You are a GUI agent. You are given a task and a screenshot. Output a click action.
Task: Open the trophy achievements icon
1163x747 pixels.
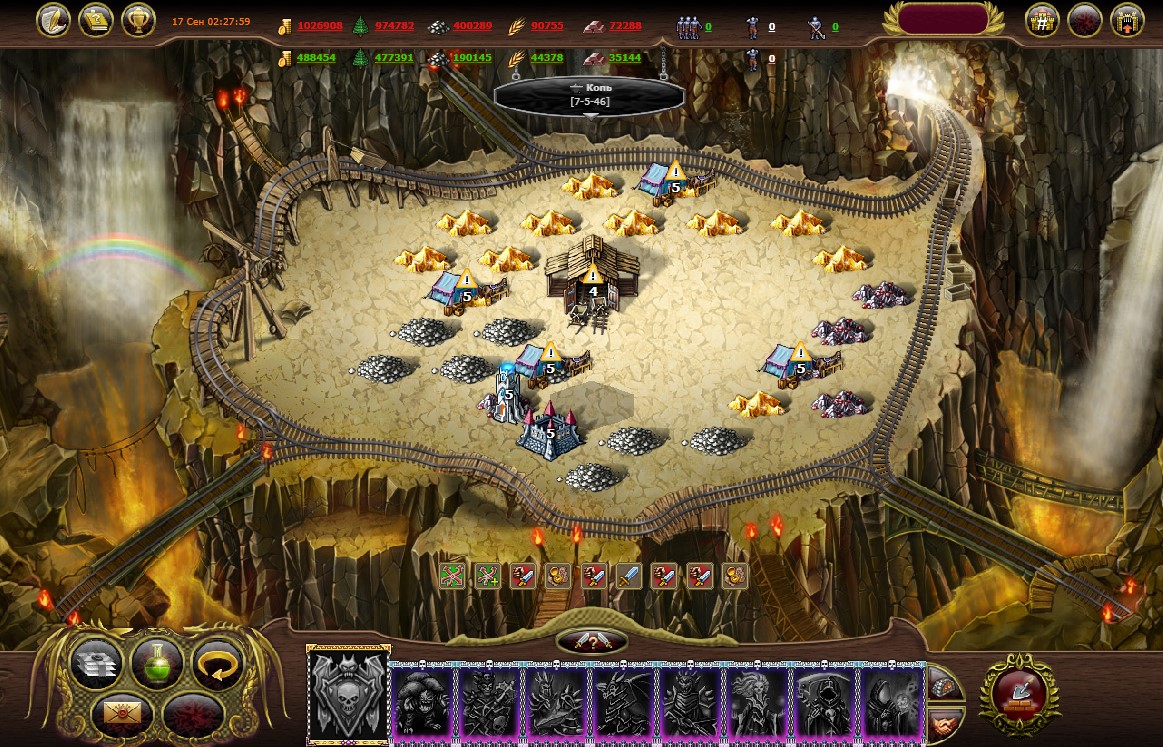138,20
